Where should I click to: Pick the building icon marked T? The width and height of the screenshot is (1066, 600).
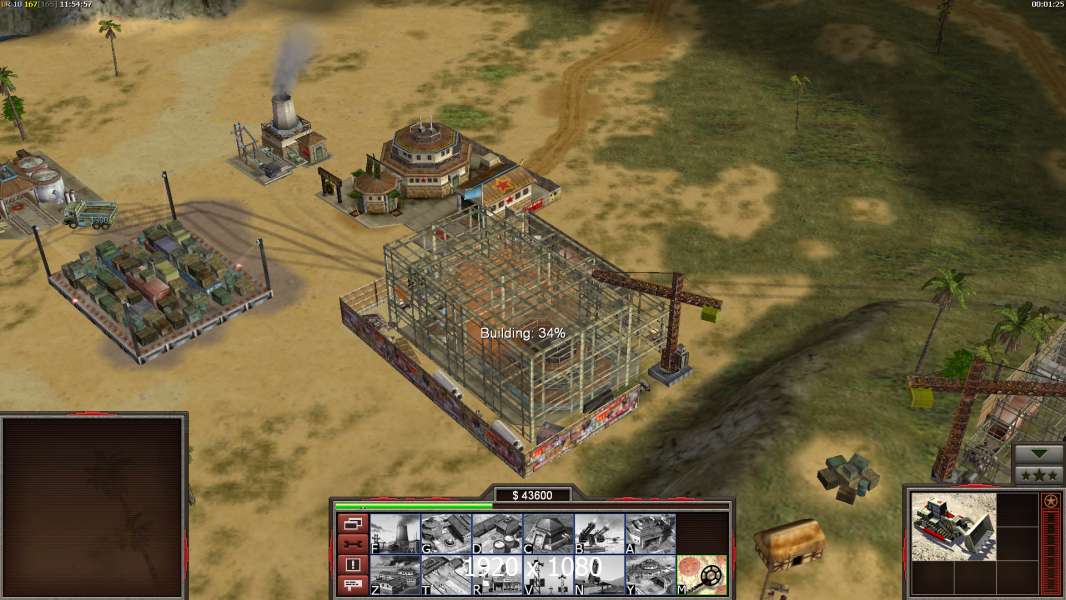pyautogui.click(x=446, y=575)
